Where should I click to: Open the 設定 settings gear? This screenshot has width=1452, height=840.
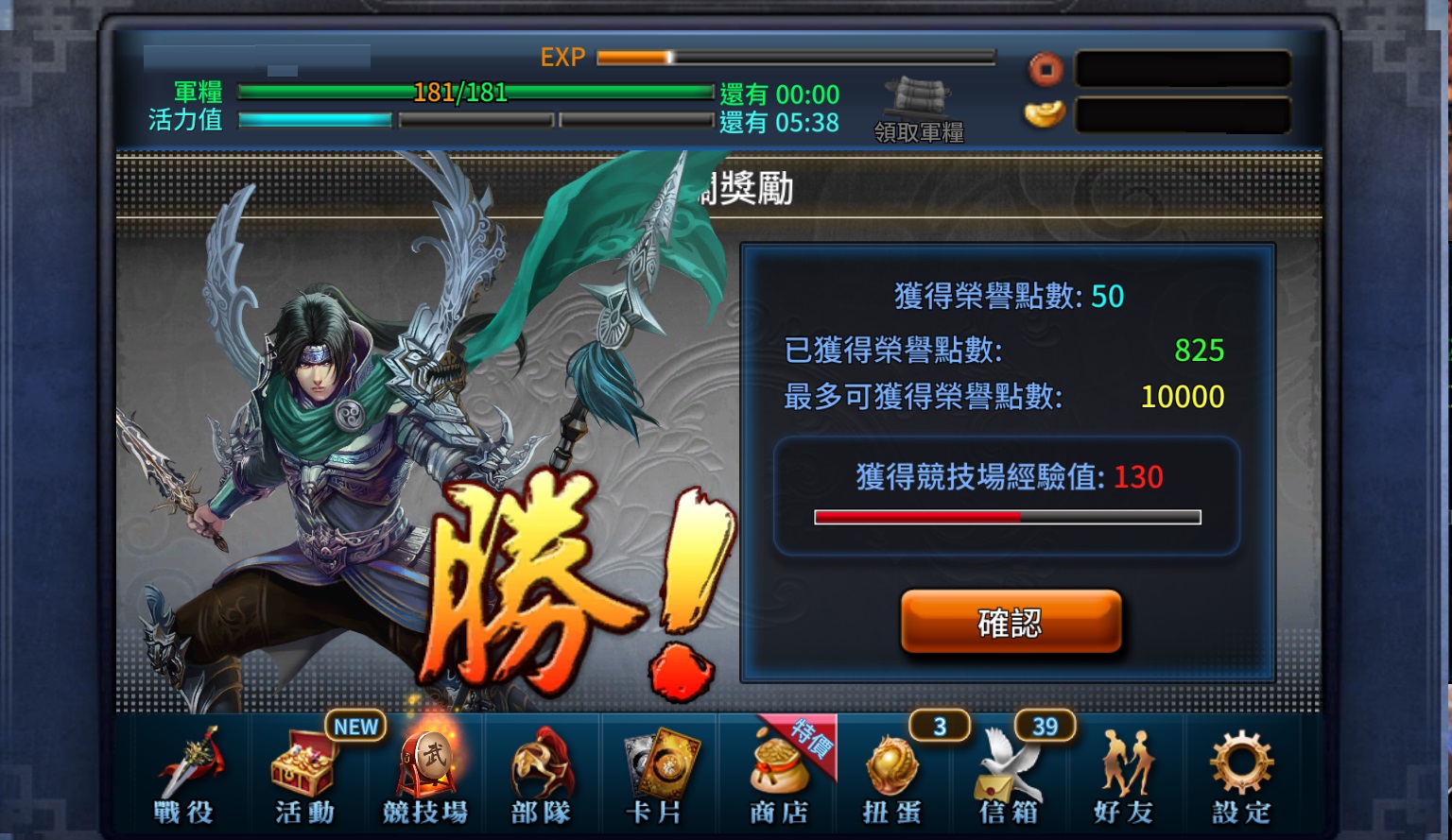point(1243,775)
